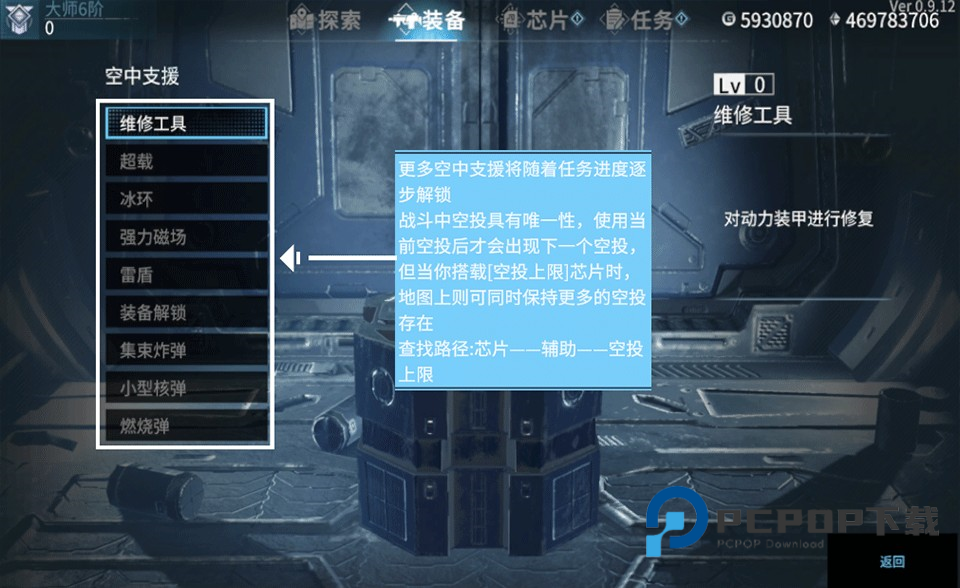Choose the 小型核弹 support item

186,389
